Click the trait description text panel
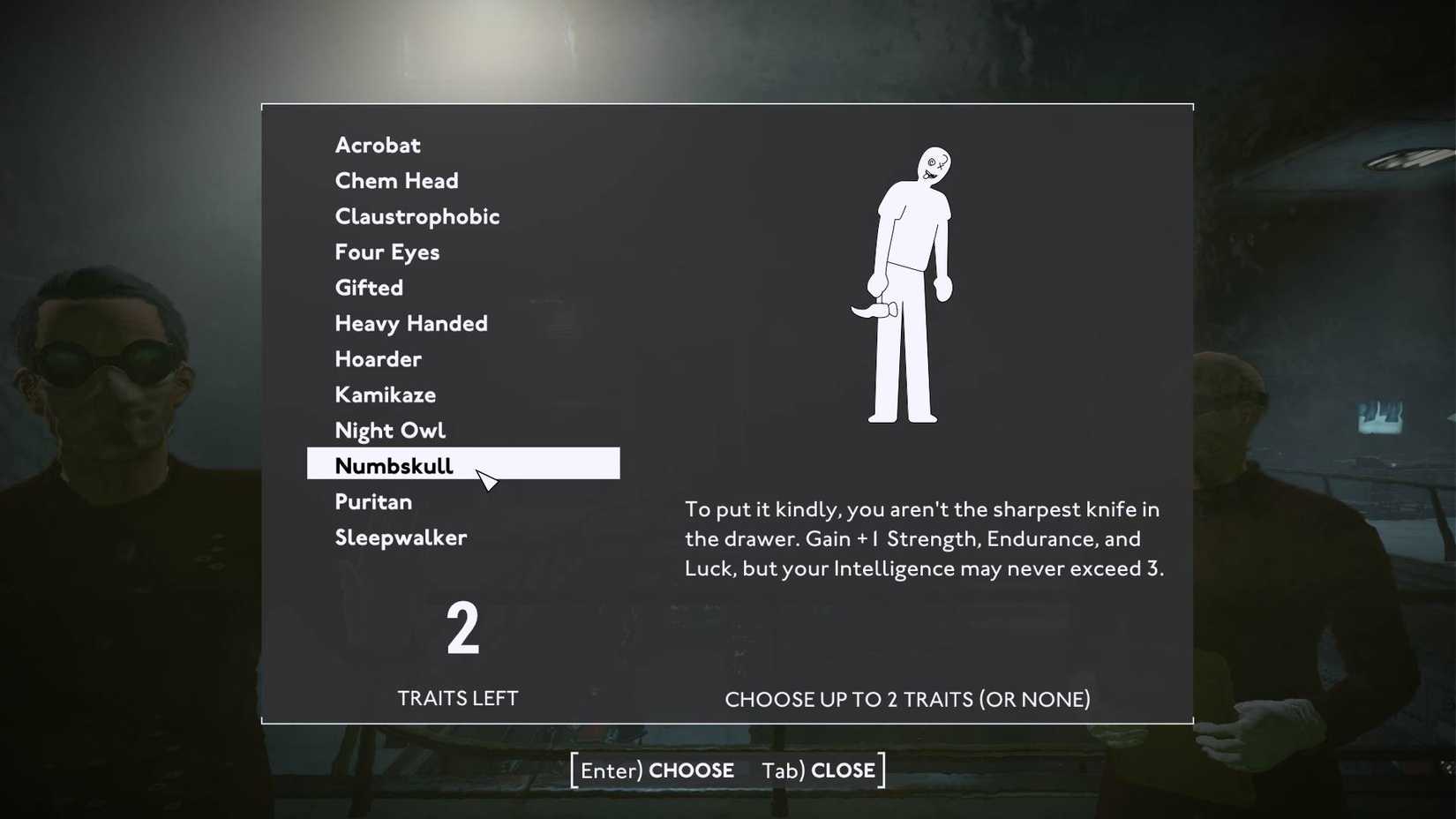The height and width of the screenshot is (819, 1456). [924, 538]
